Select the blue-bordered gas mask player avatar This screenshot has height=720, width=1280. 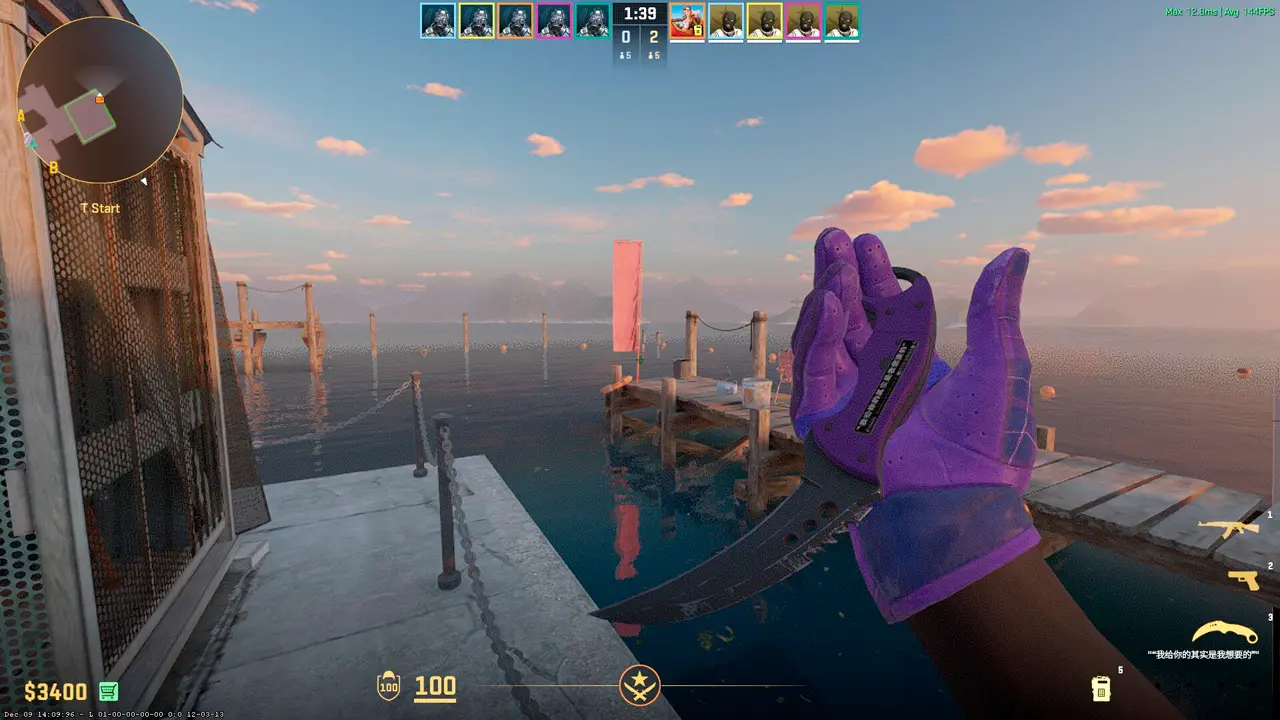pyautogui.click(x=438, y=21)
